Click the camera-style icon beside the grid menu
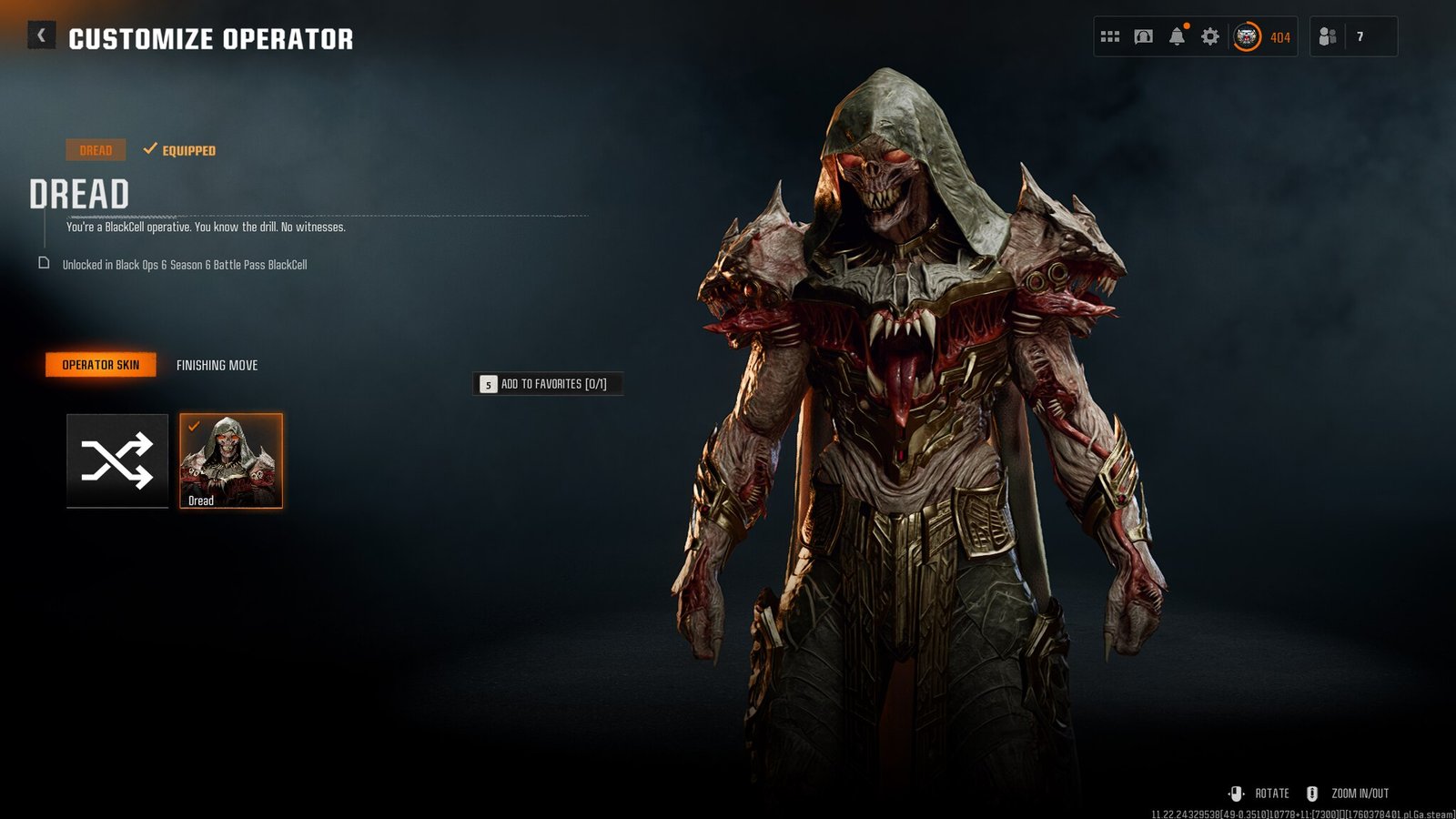Image resolution: width=1456 pixels, height=819 pixels. point(1143,36)
